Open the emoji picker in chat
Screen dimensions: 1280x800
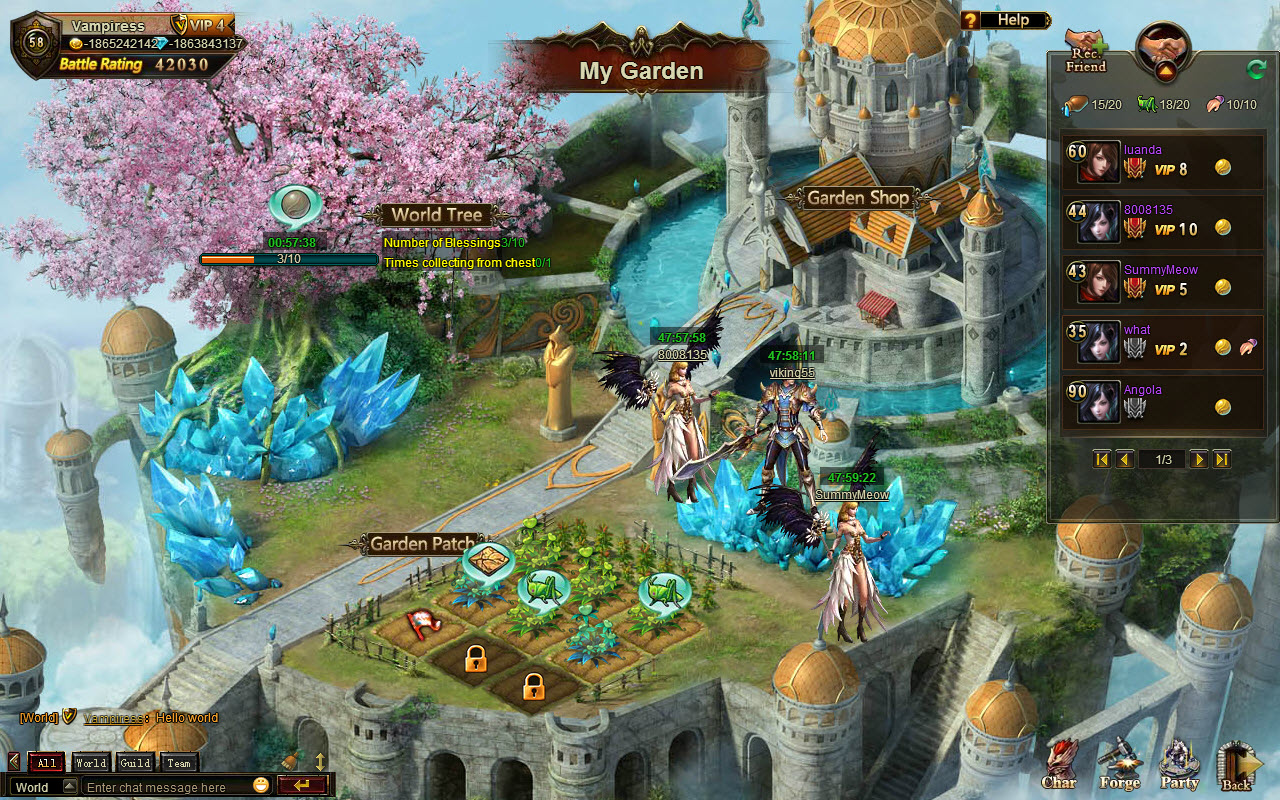coord(259,786)
